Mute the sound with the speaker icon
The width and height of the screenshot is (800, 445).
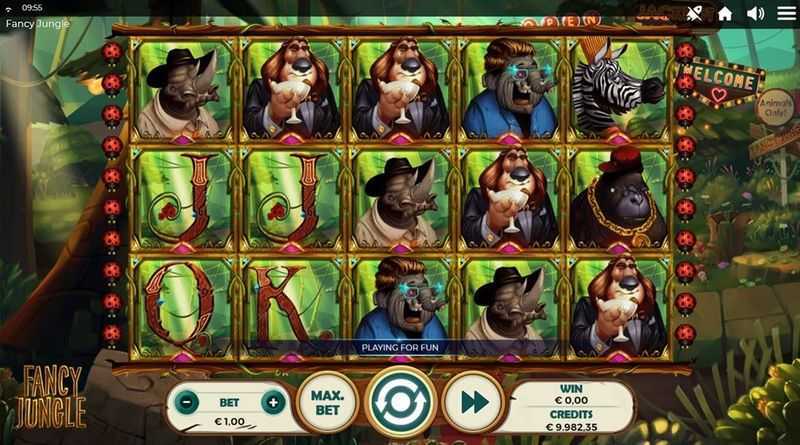(x=755, y=13)
